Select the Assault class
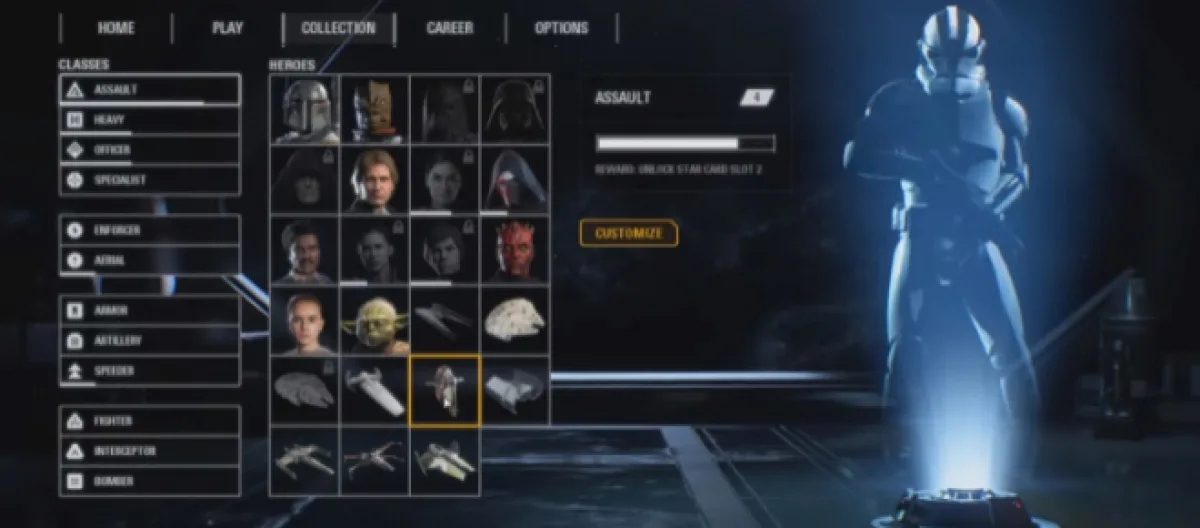The width and height of the screenshot is (1200, 528). coord(150,89)
